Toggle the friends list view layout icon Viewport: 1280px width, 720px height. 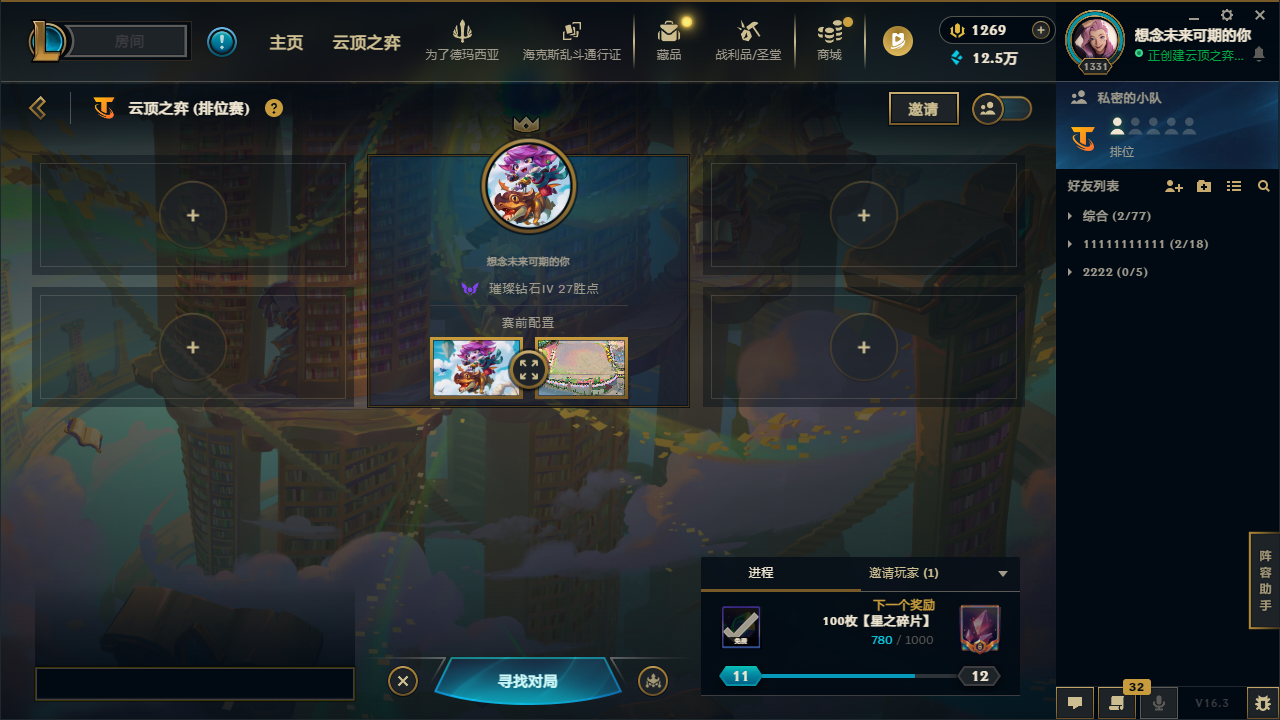click(x=1234, y=186)
